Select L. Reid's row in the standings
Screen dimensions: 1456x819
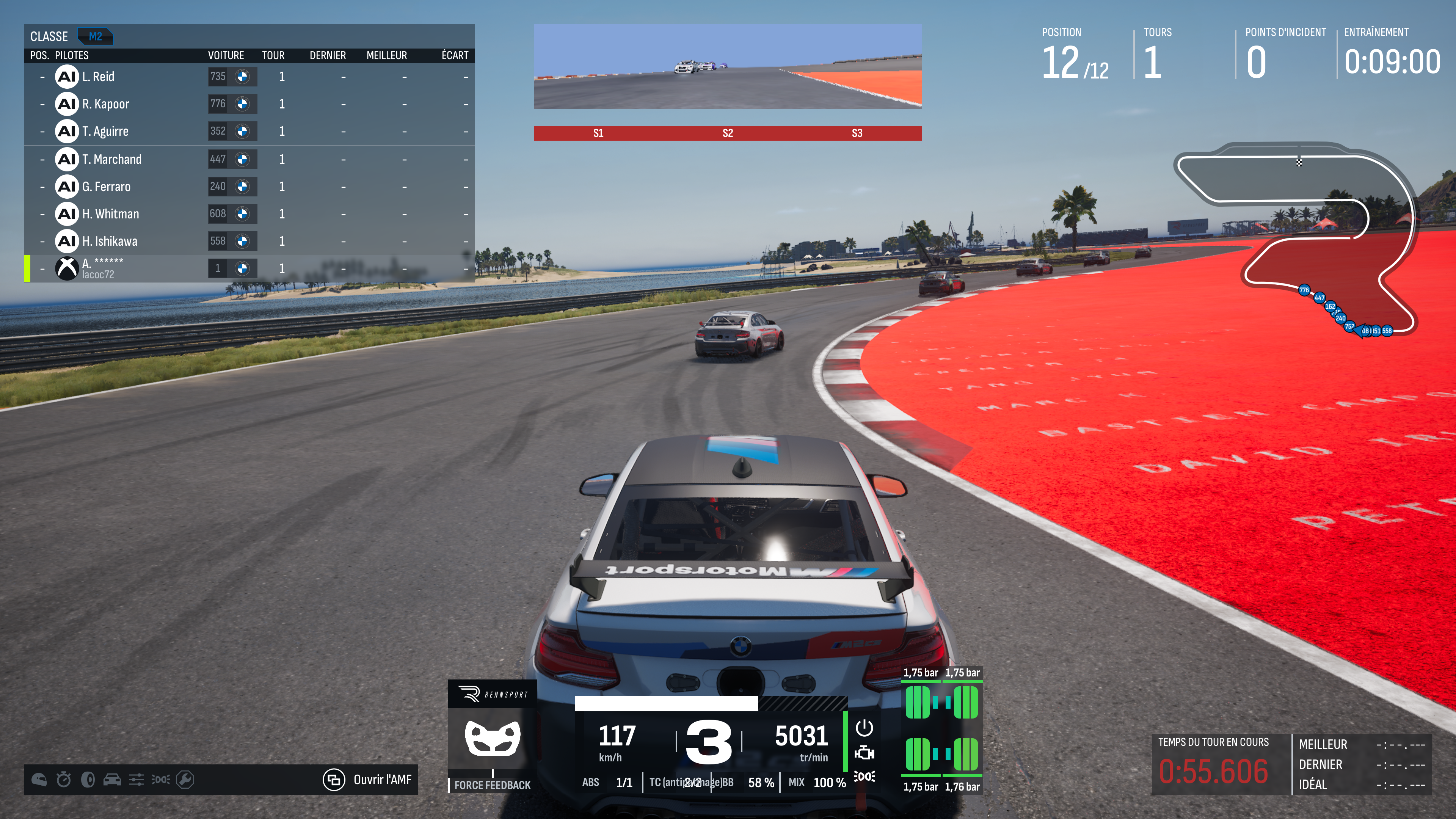[249, 77]
